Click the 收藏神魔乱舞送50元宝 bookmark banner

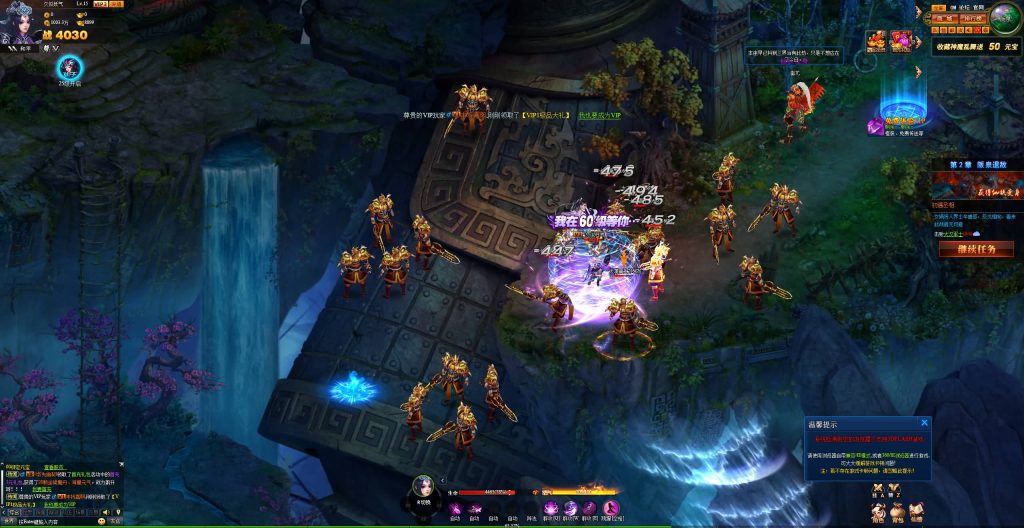click(975, 46)
